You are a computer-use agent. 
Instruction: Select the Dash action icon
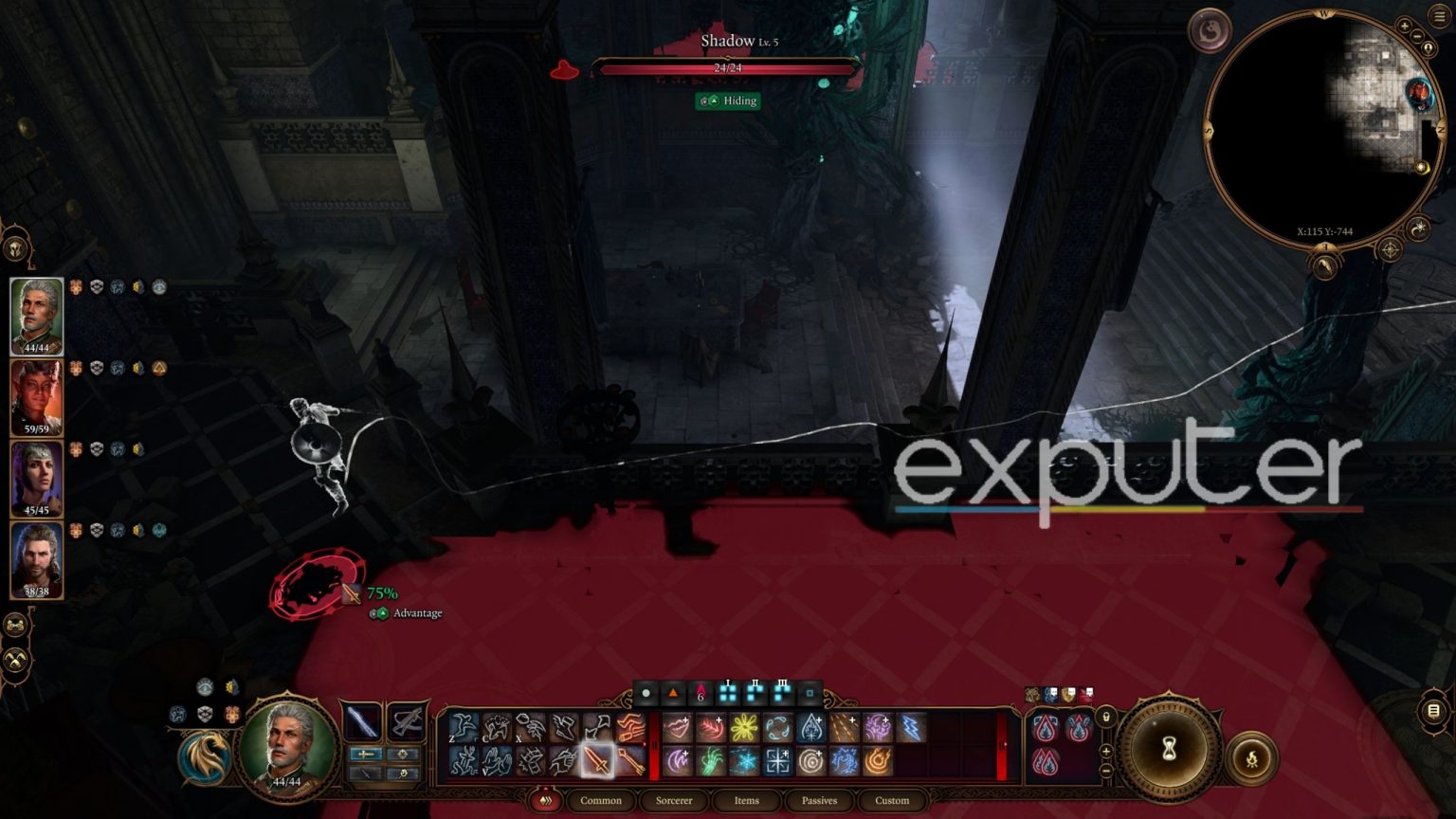tap(560, 726)
